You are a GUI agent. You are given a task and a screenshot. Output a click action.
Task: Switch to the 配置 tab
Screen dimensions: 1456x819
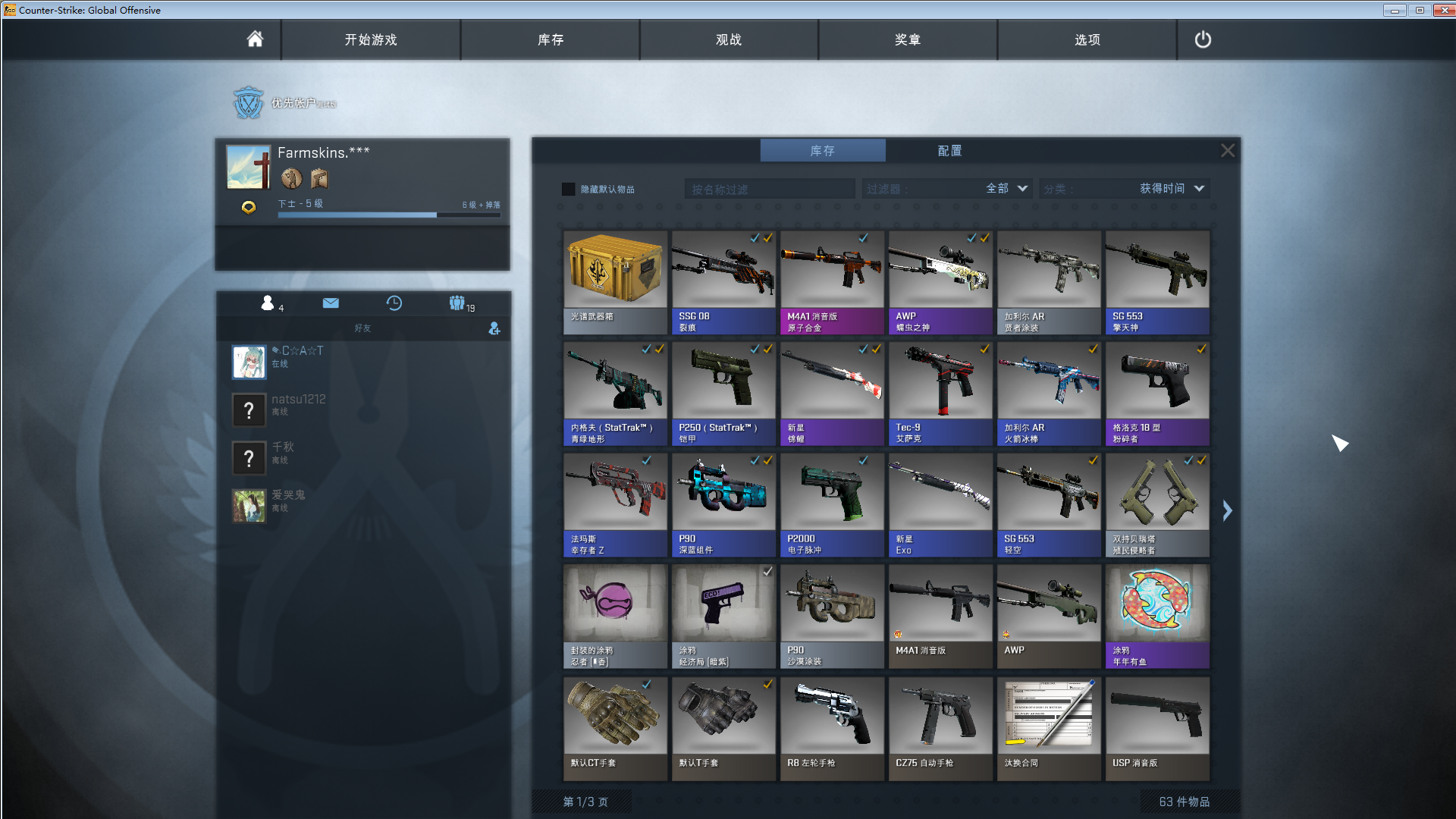(x=950, y=150)
